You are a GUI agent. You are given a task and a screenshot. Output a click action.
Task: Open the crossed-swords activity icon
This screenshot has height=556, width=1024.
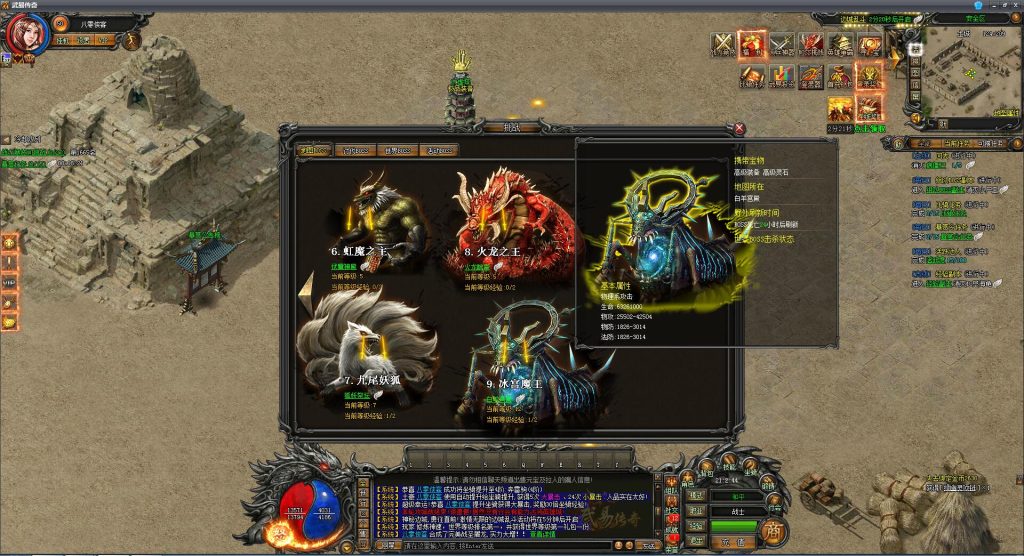(723, 43)
